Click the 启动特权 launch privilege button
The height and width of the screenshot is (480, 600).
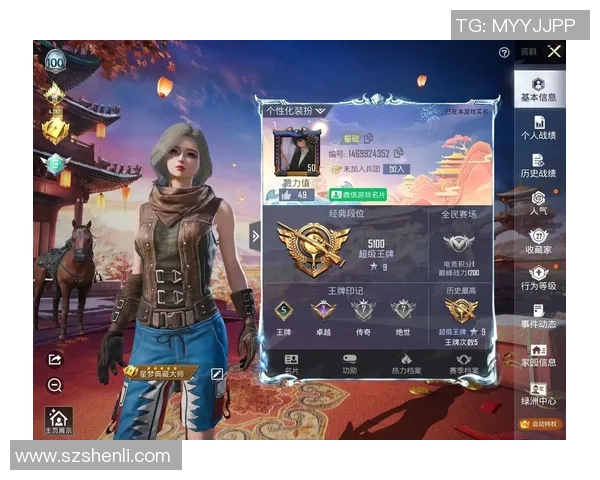(x=540, y=425)
